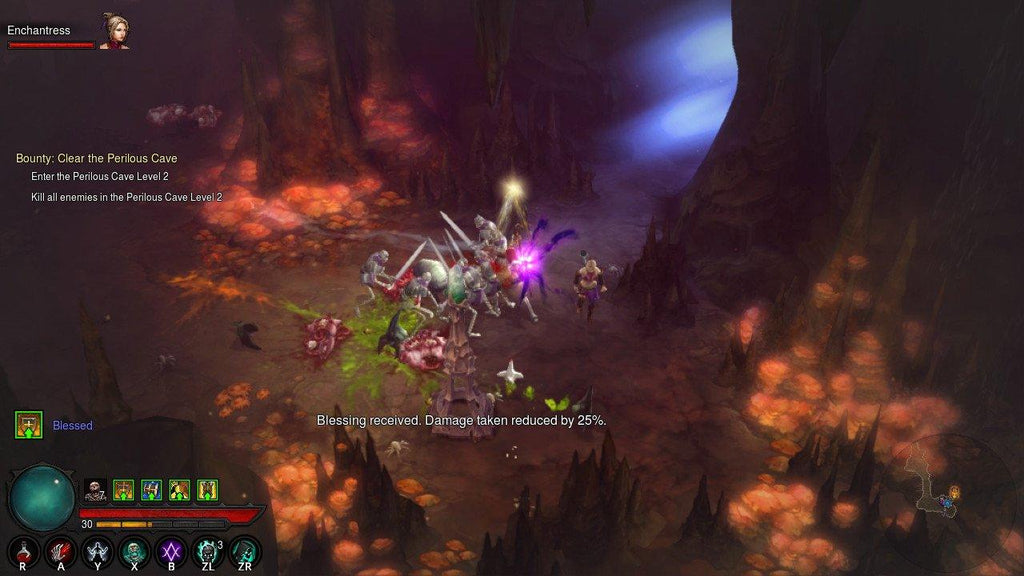Trigger the white glowing figure skill
The height and width of the screenshot is (576, 1024).
[x=97, y=551]
